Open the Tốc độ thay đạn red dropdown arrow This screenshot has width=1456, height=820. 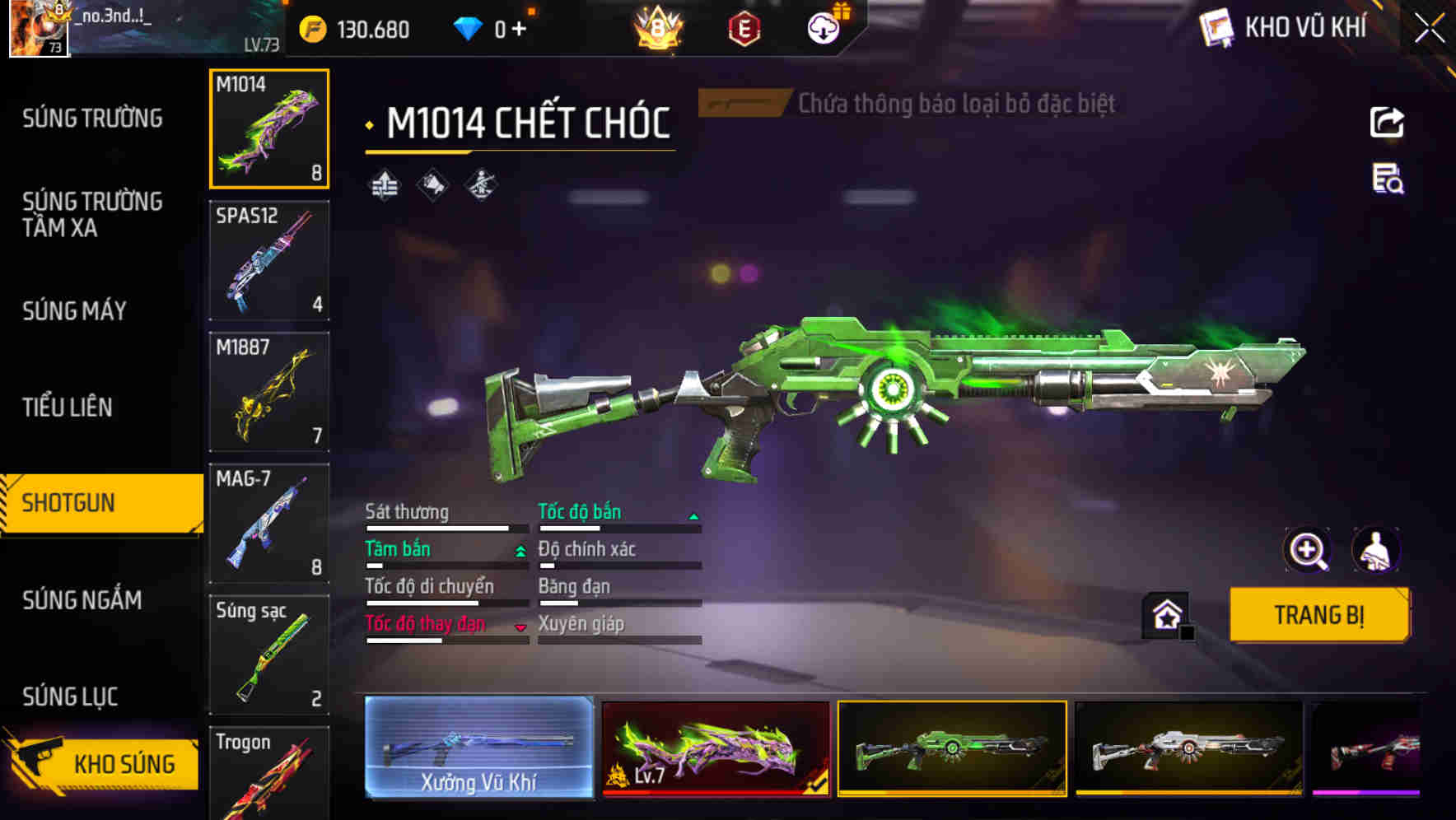[x=521, y=627]
